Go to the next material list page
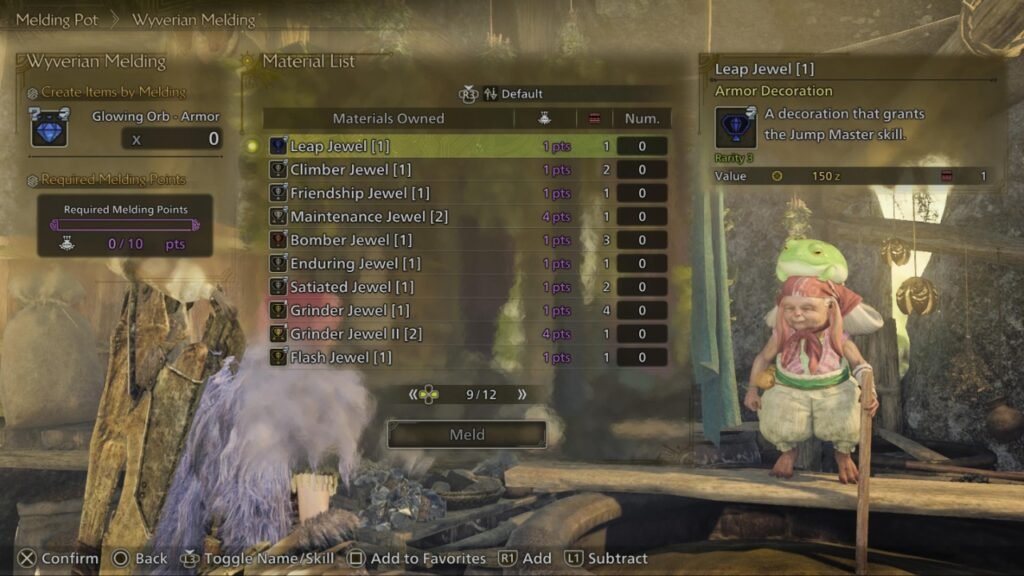Viewport: 1024px width, 576px height. click(522, 395)
